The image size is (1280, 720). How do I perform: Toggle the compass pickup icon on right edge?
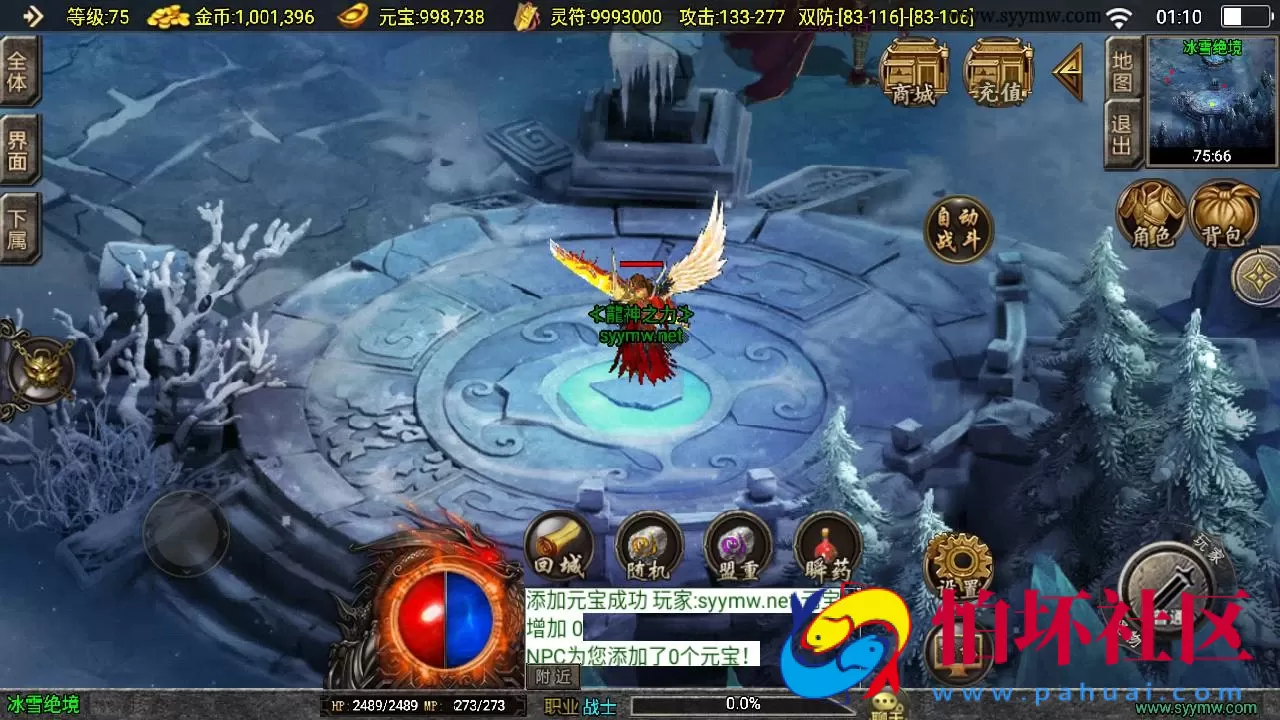coord(1257,277)
